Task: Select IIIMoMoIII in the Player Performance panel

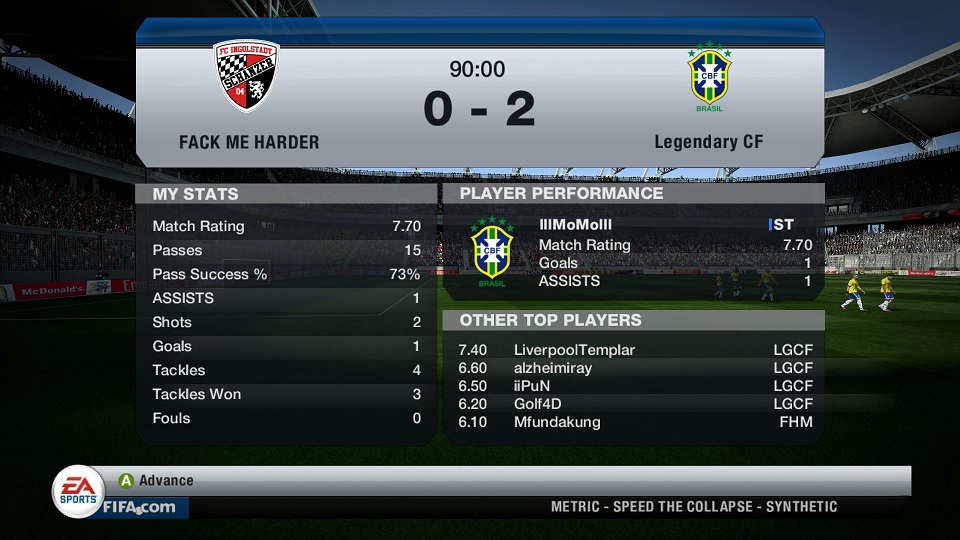Action: pos(575,226)
